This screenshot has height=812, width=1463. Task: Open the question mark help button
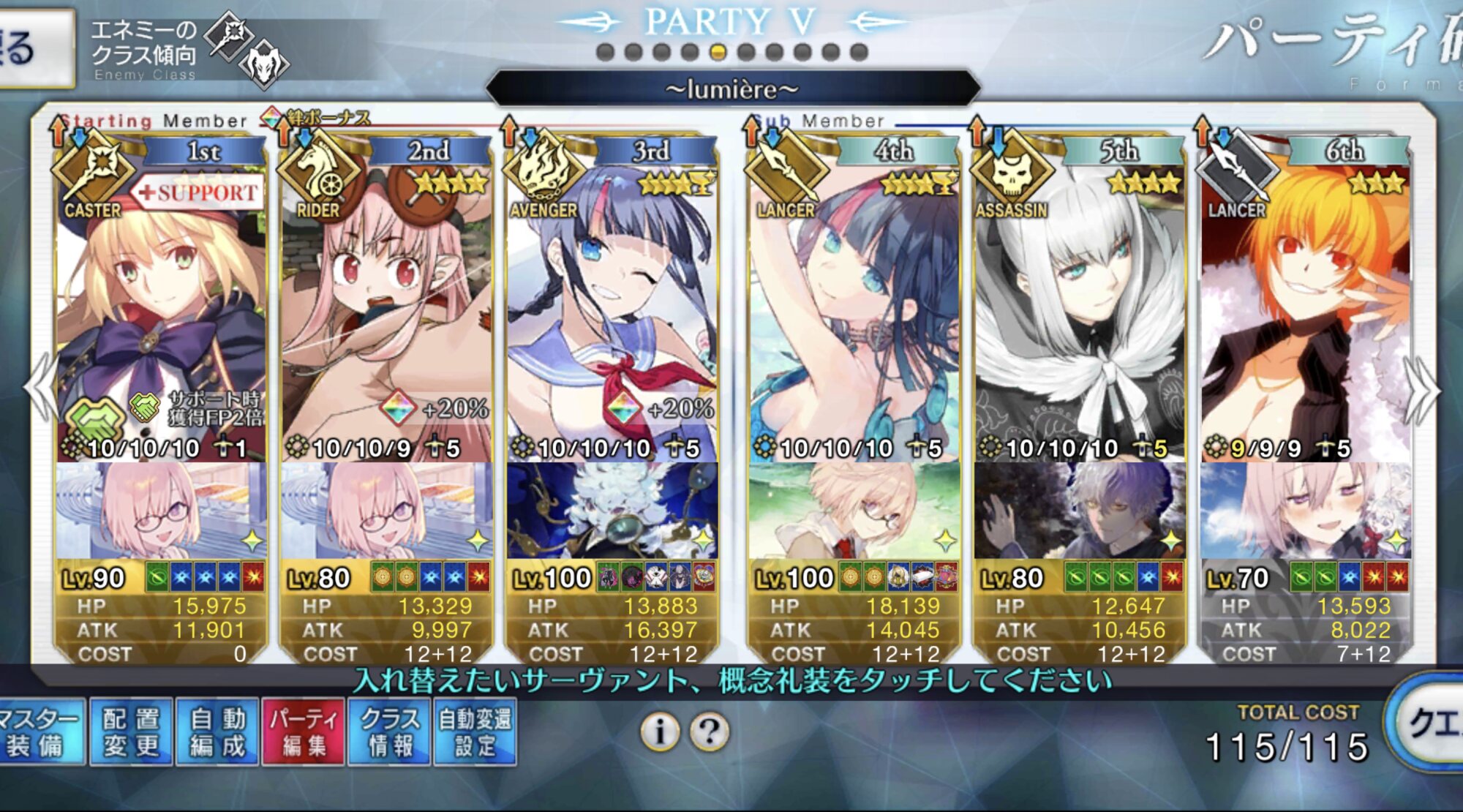point(709,731)
